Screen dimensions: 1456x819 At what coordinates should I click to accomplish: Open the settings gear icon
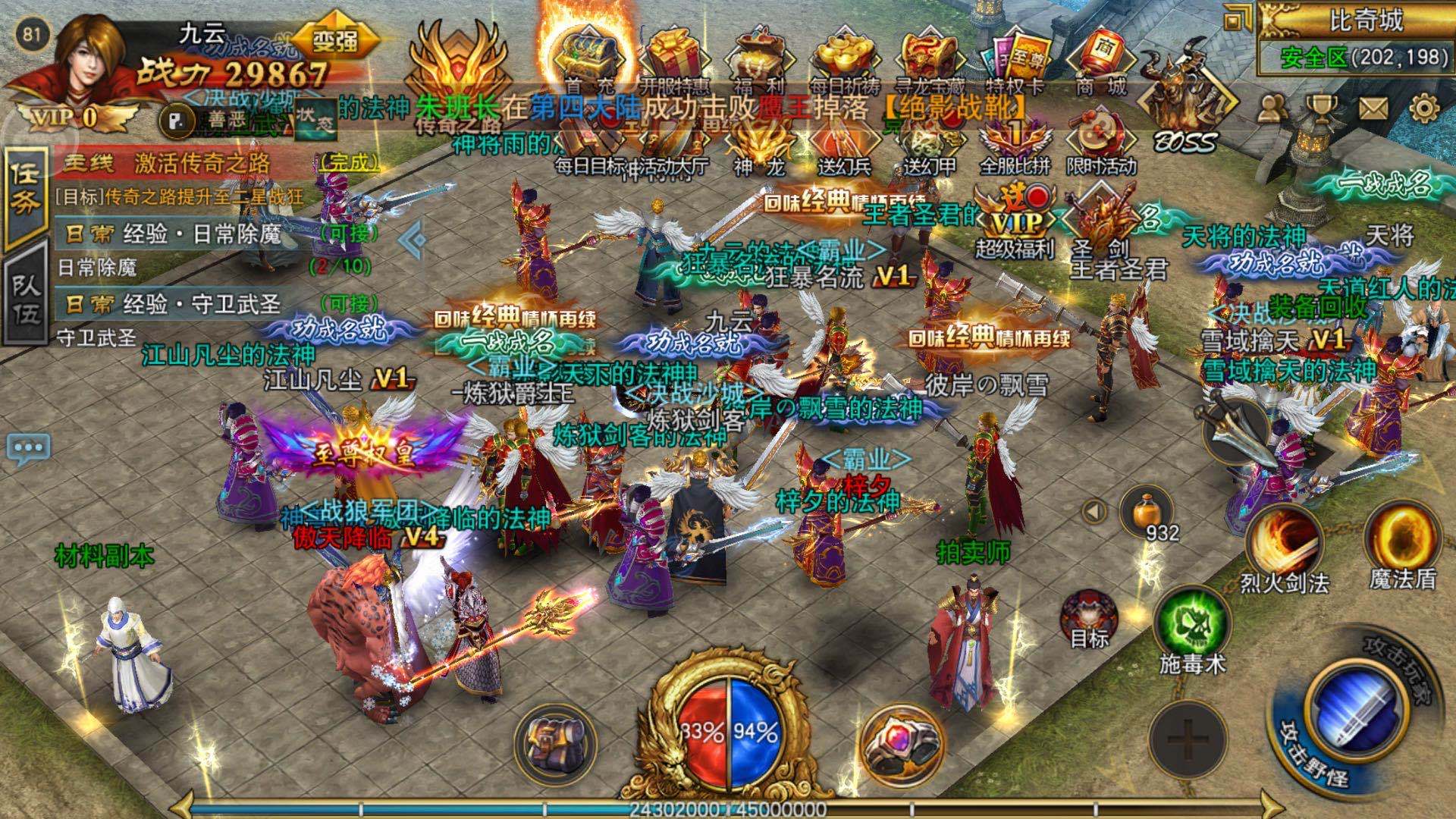click(1425, 110)
